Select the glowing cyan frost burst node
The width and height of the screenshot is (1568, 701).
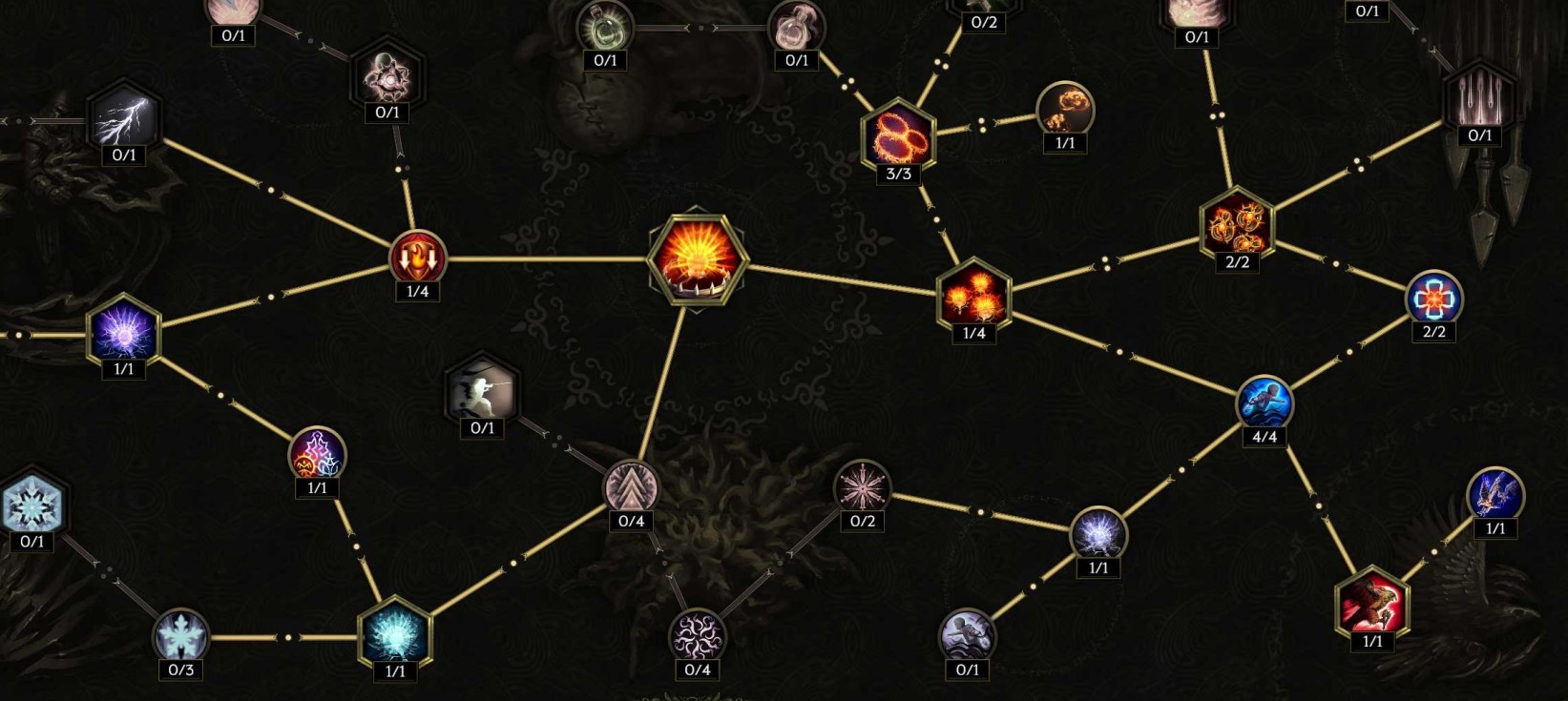tap(395, 634)
